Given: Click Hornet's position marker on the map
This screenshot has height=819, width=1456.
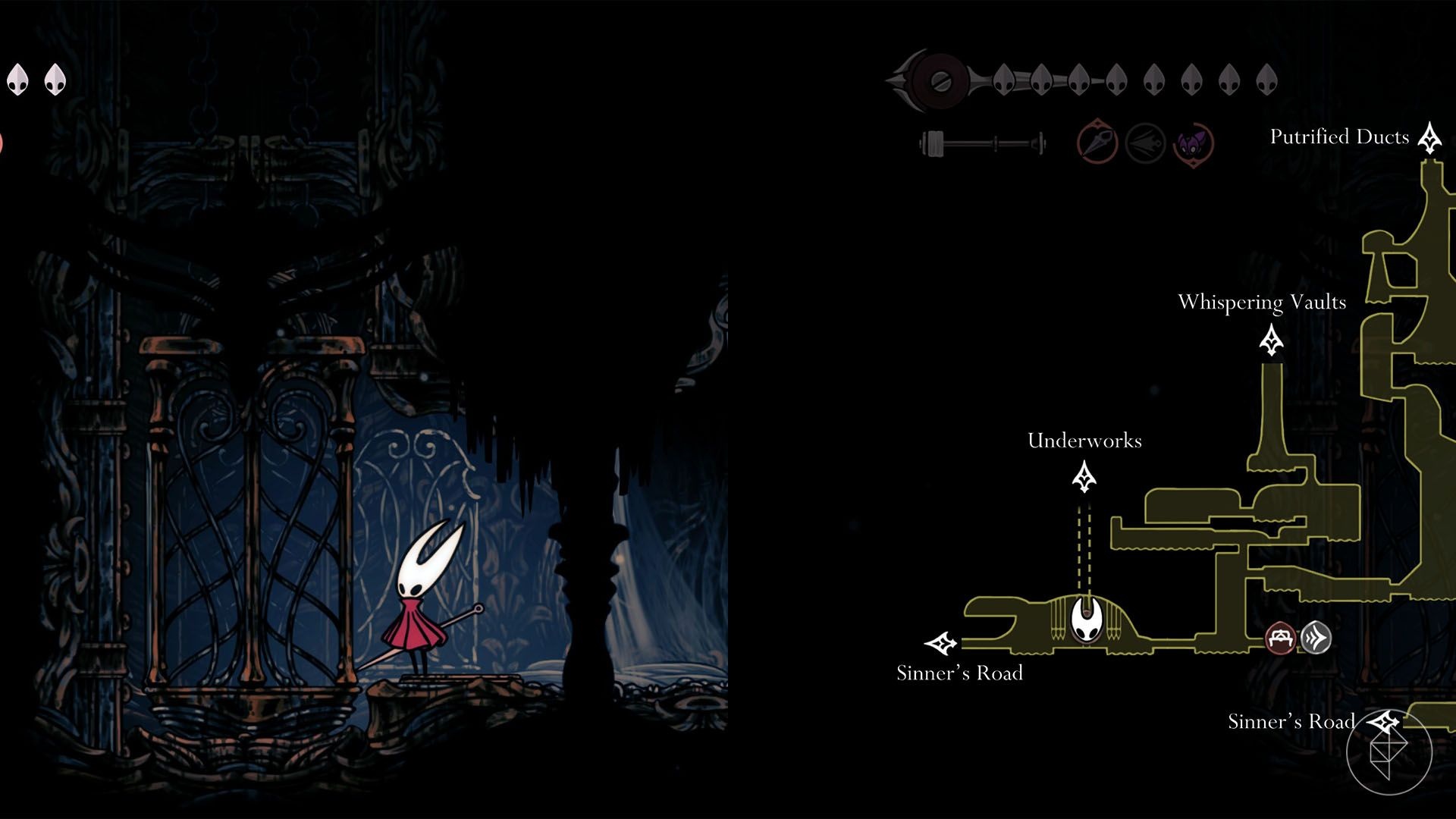Looking at the screenshot, I should click(1087, 618).
